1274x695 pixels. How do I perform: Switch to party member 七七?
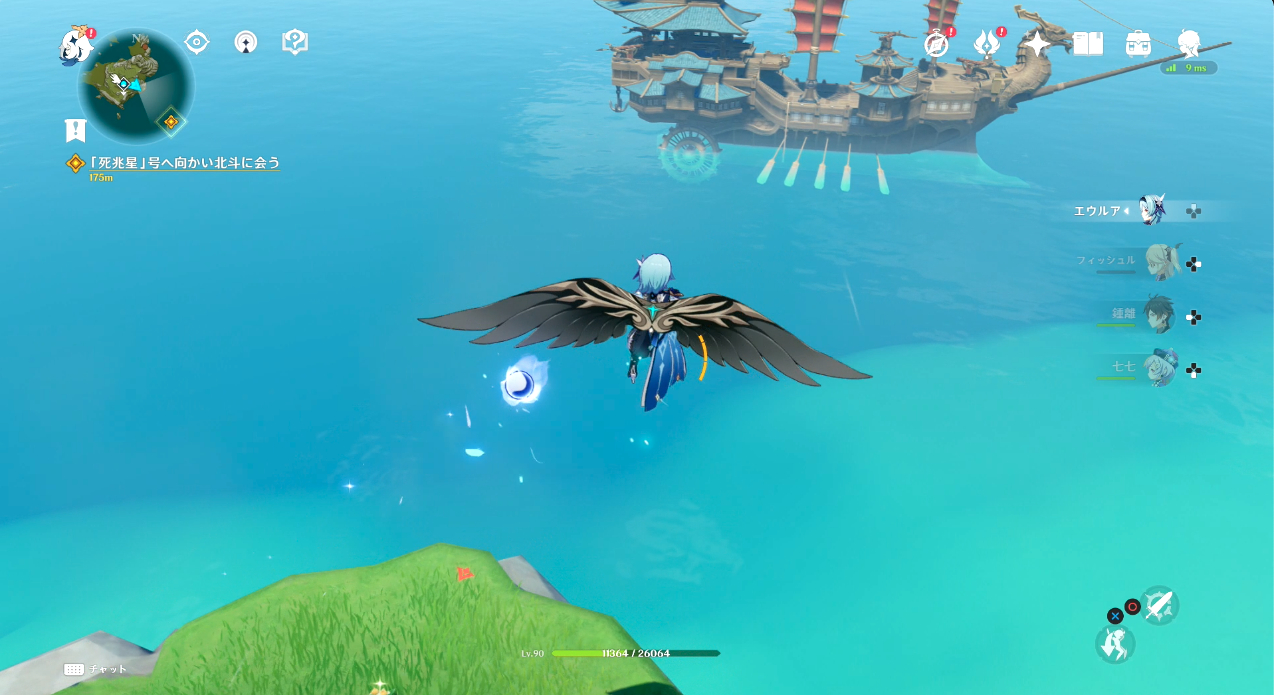(1160, 369)
